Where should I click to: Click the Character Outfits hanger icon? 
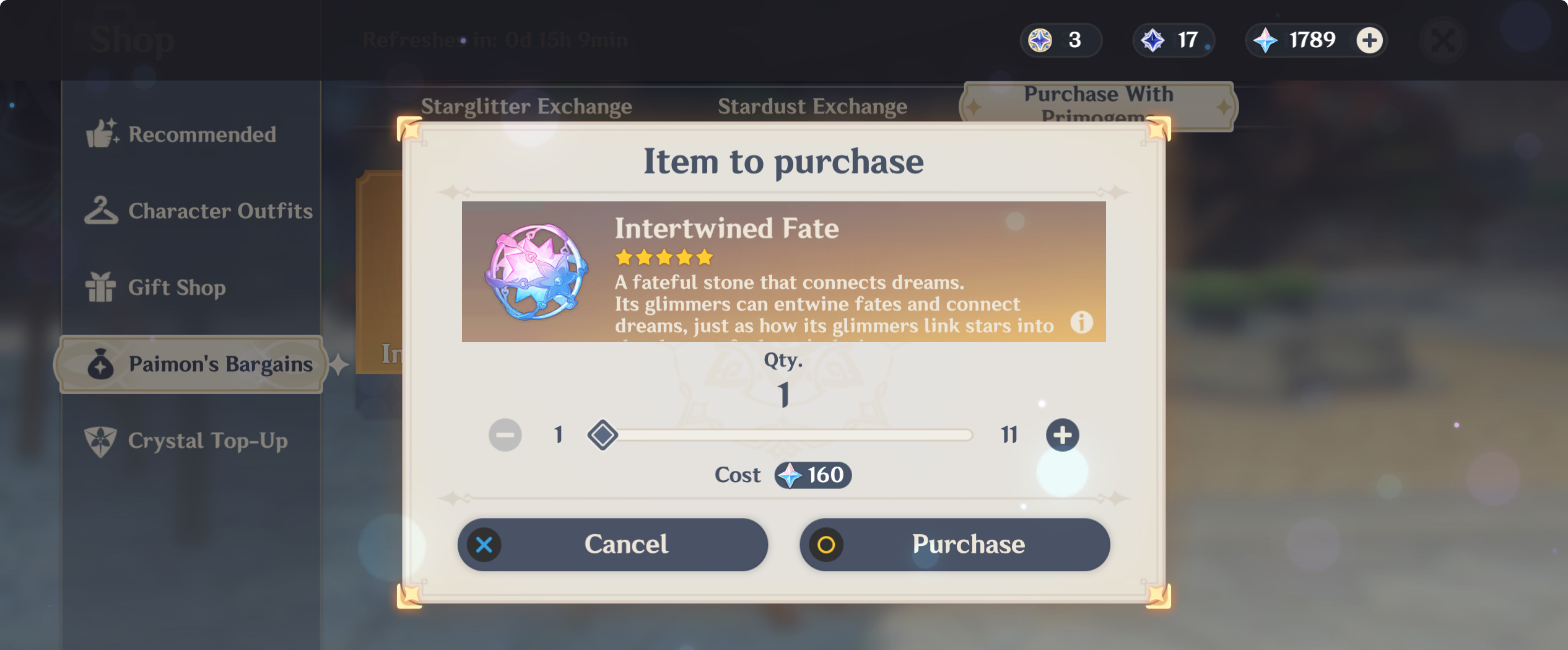click(102, 211)
